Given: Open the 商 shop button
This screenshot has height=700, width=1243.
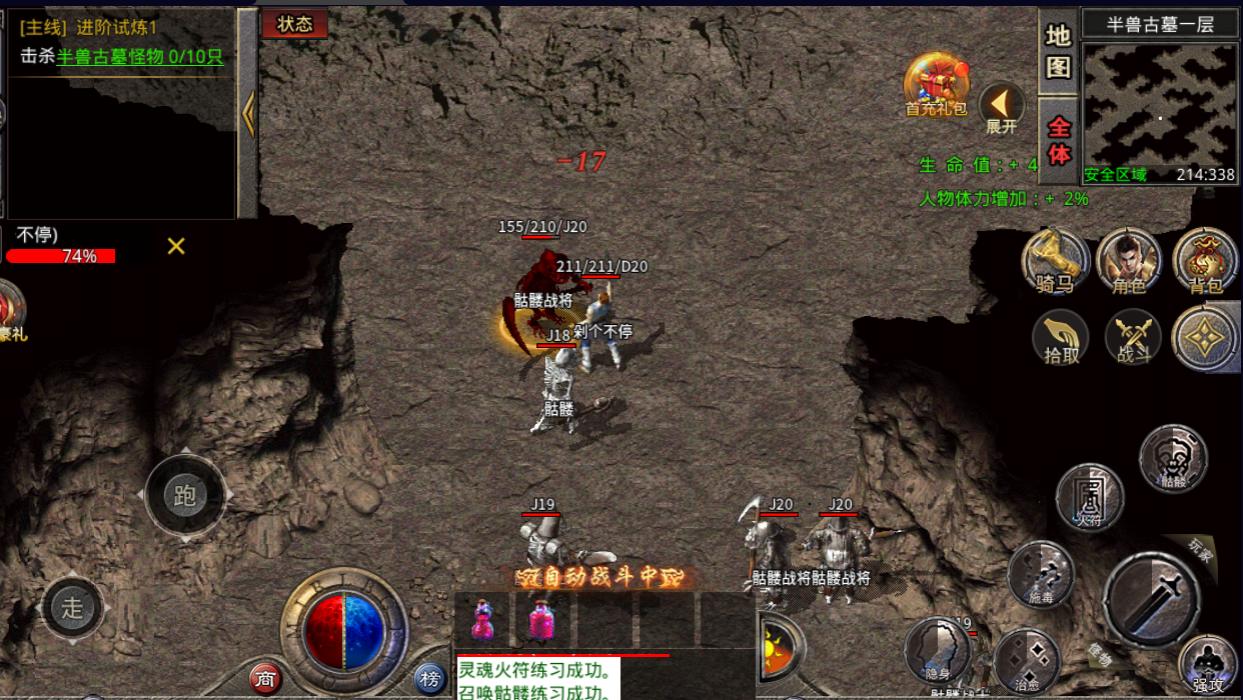Looking at the screenshot, I should click(x=265, y=679).
